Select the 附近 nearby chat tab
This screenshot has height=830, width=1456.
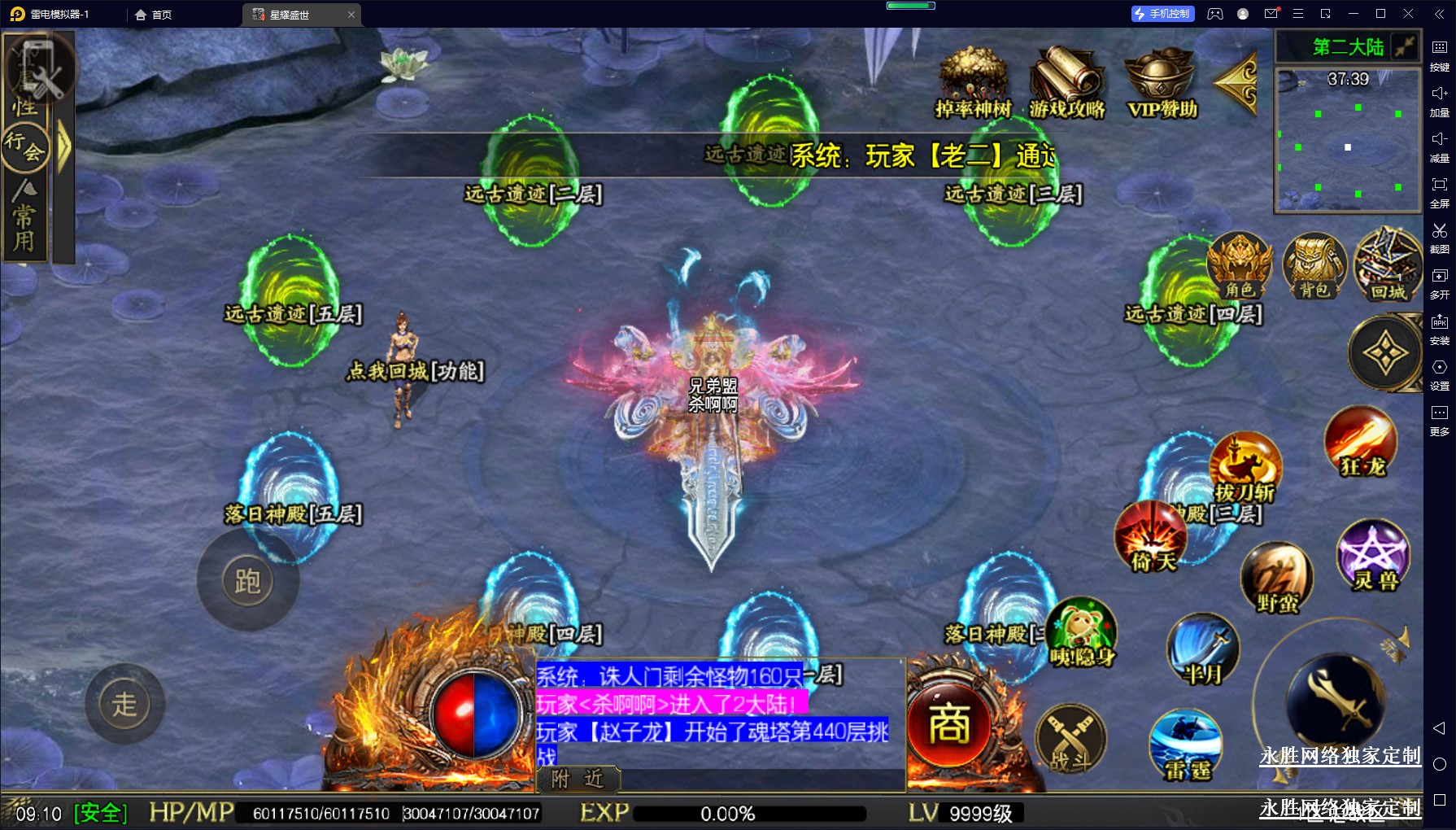(578, 780)
